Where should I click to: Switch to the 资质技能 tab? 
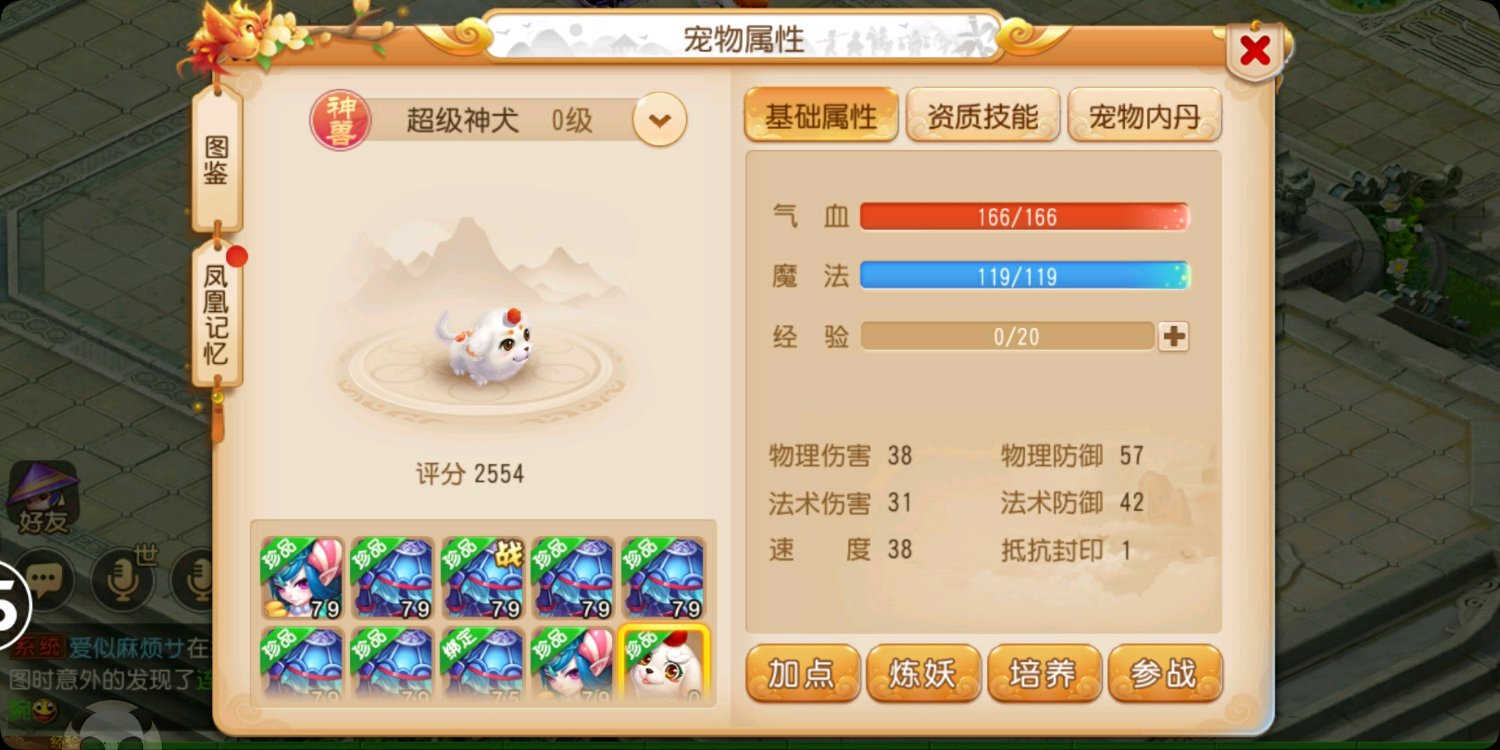(x=982, y=114)
